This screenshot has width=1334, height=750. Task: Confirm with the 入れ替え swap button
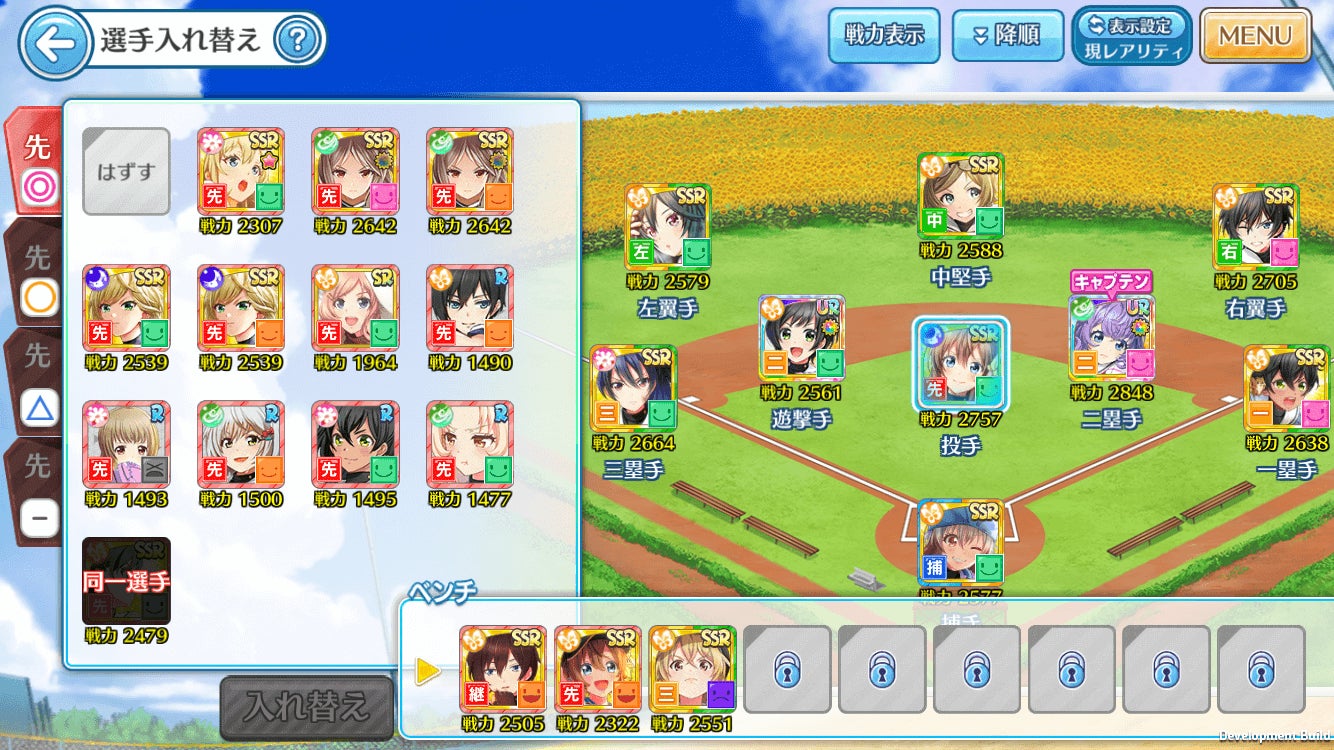click(x=306, y=707)
